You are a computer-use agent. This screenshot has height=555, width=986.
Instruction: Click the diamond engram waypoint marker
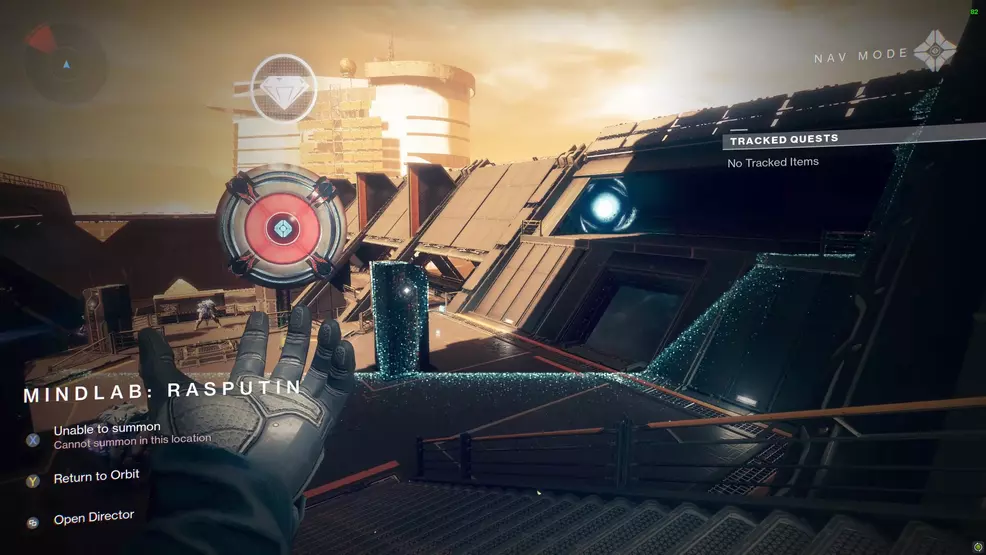(x=284, y=89)
